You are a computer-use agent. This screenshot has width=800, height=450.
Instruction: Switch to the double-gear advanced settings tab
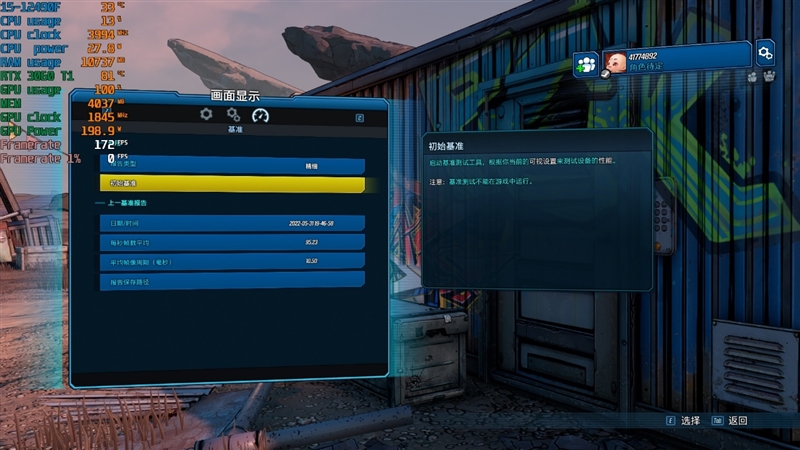(x=233, y=115)
